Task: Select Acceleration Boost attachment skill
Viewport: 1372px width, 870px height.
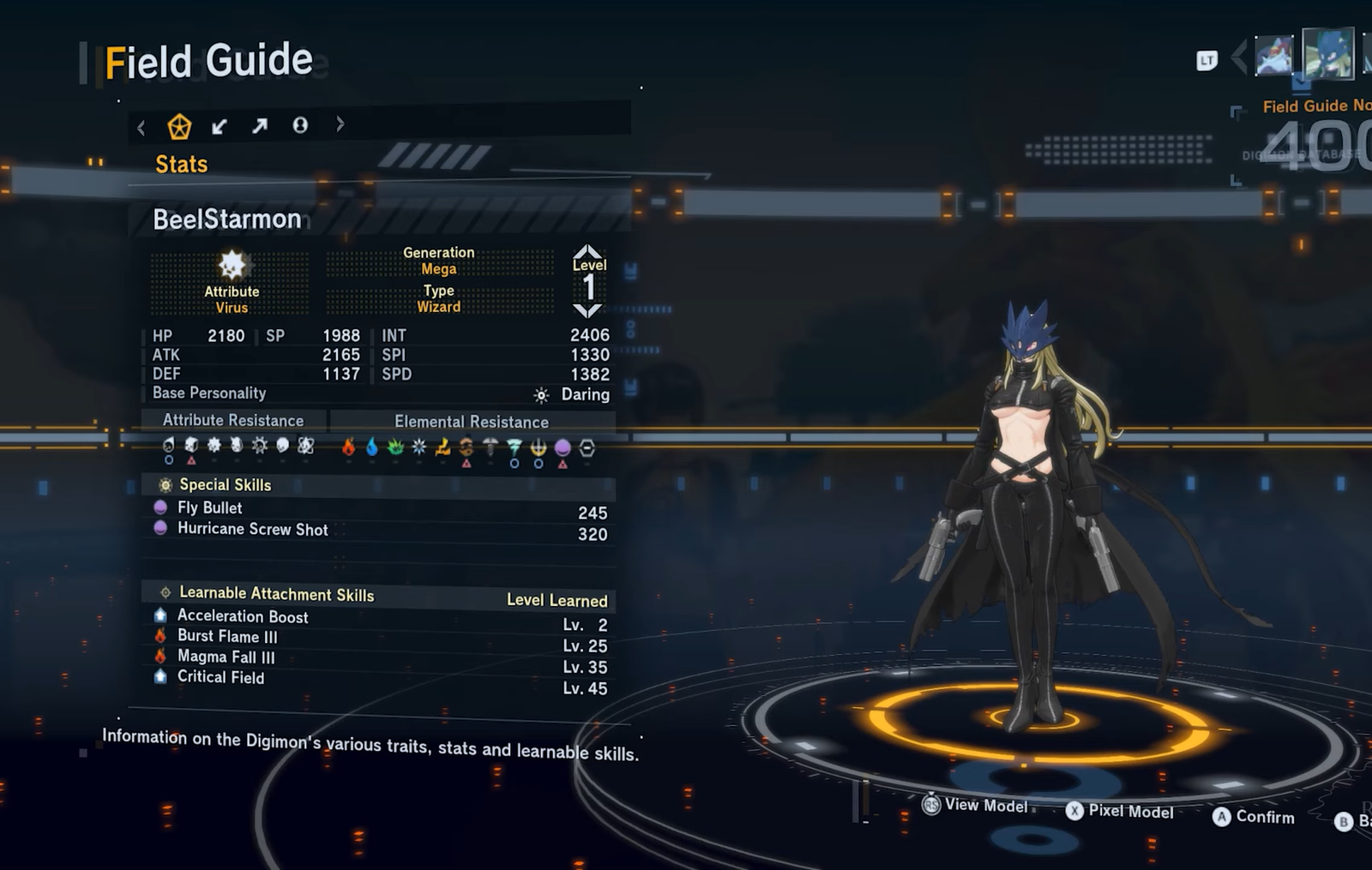Action: tap(243, 616)
